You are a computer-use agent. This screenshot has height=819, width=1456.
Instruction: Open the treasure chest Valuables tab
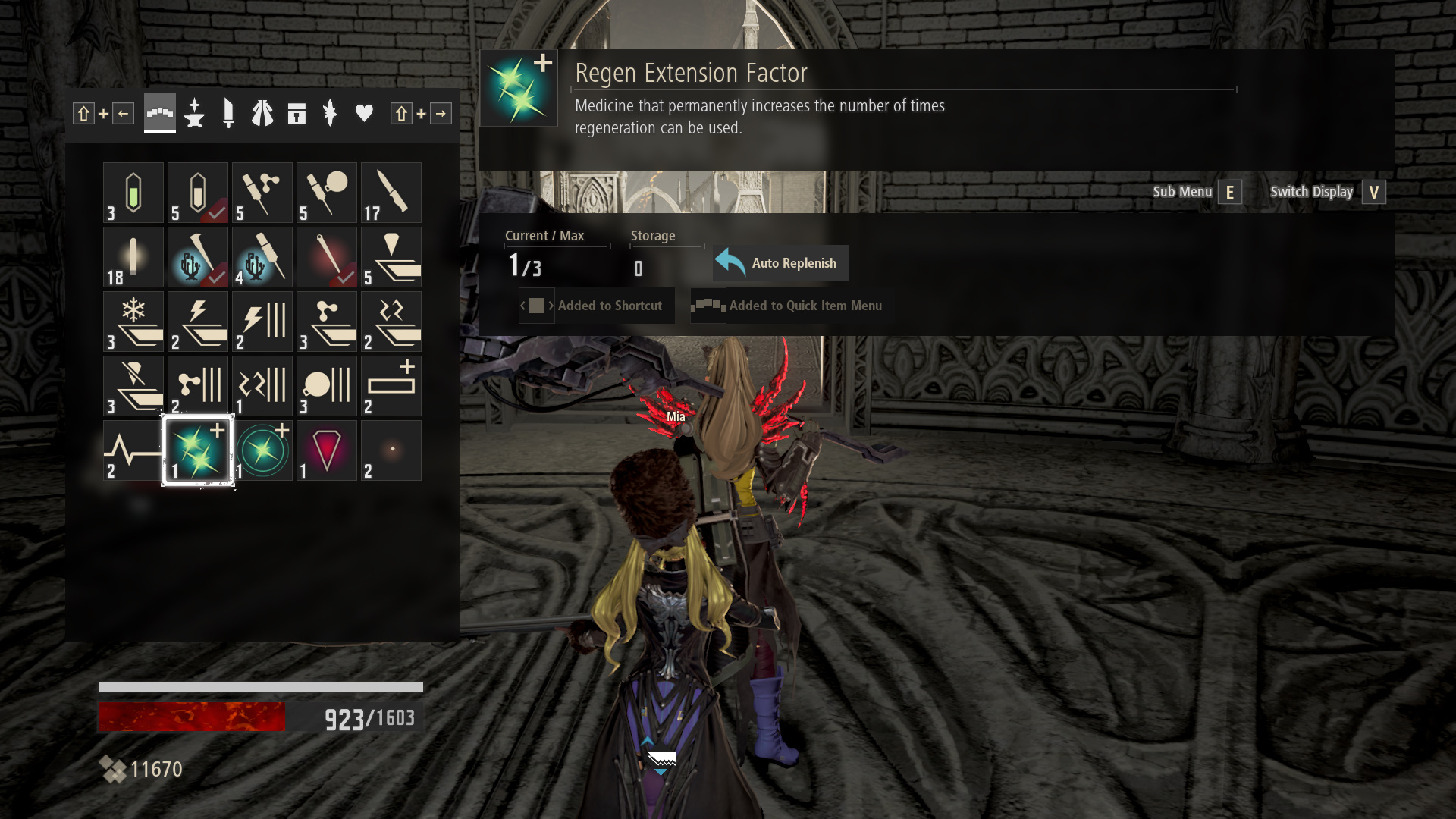click(297, 113)
